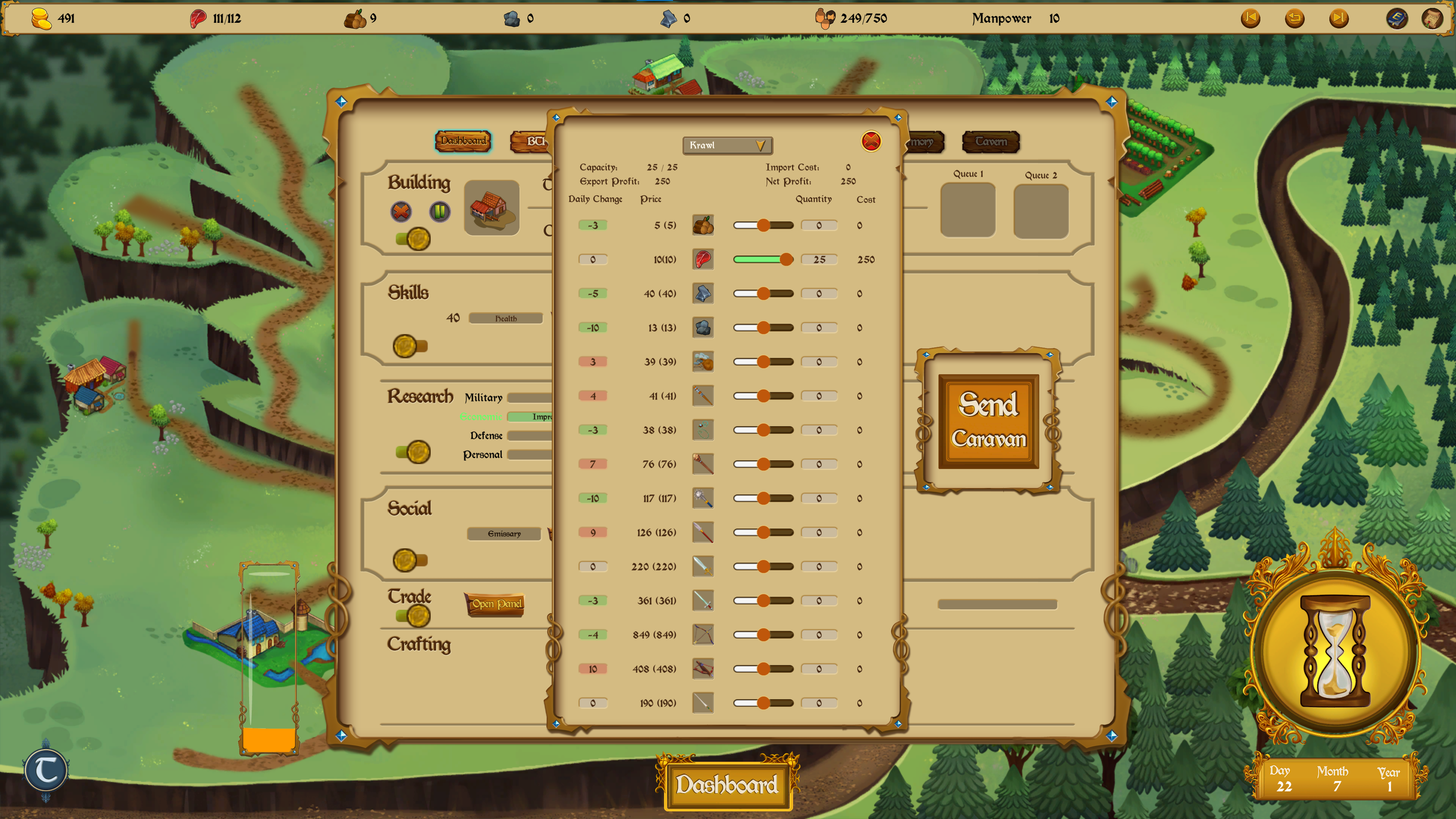Switch to the Tavern tab
The image size is (1456, 819).
tap(990, 142)
